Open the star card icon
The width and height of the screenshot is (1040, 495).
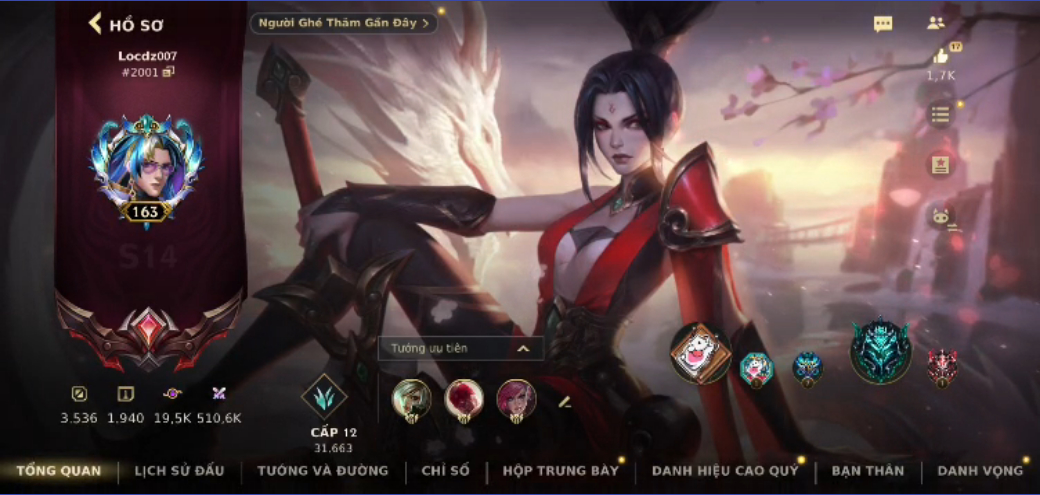[940, 165]
